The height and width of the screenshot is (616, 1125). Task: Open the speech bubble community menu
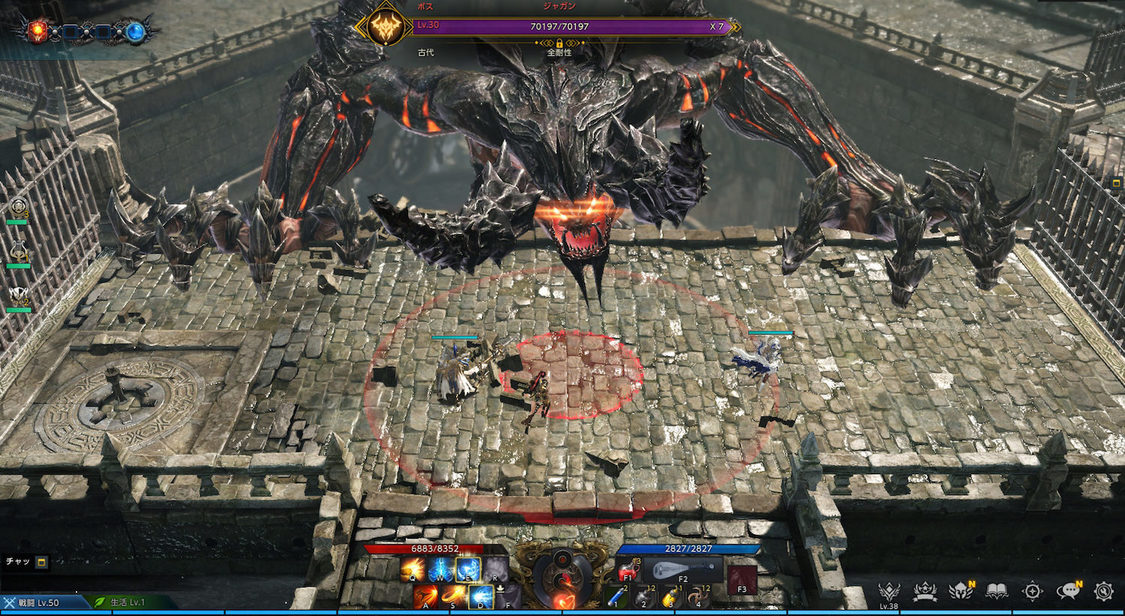click(1068, 591)
